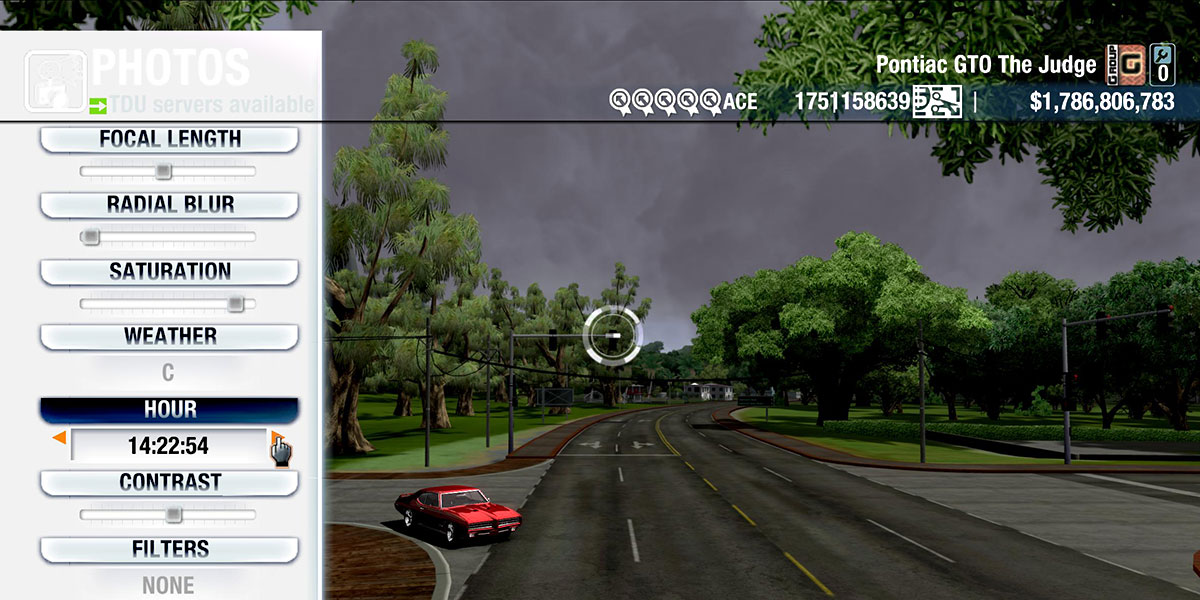1200x600 pixels.
Task: Open the Weather option
Action: click(x=169, y=336)
